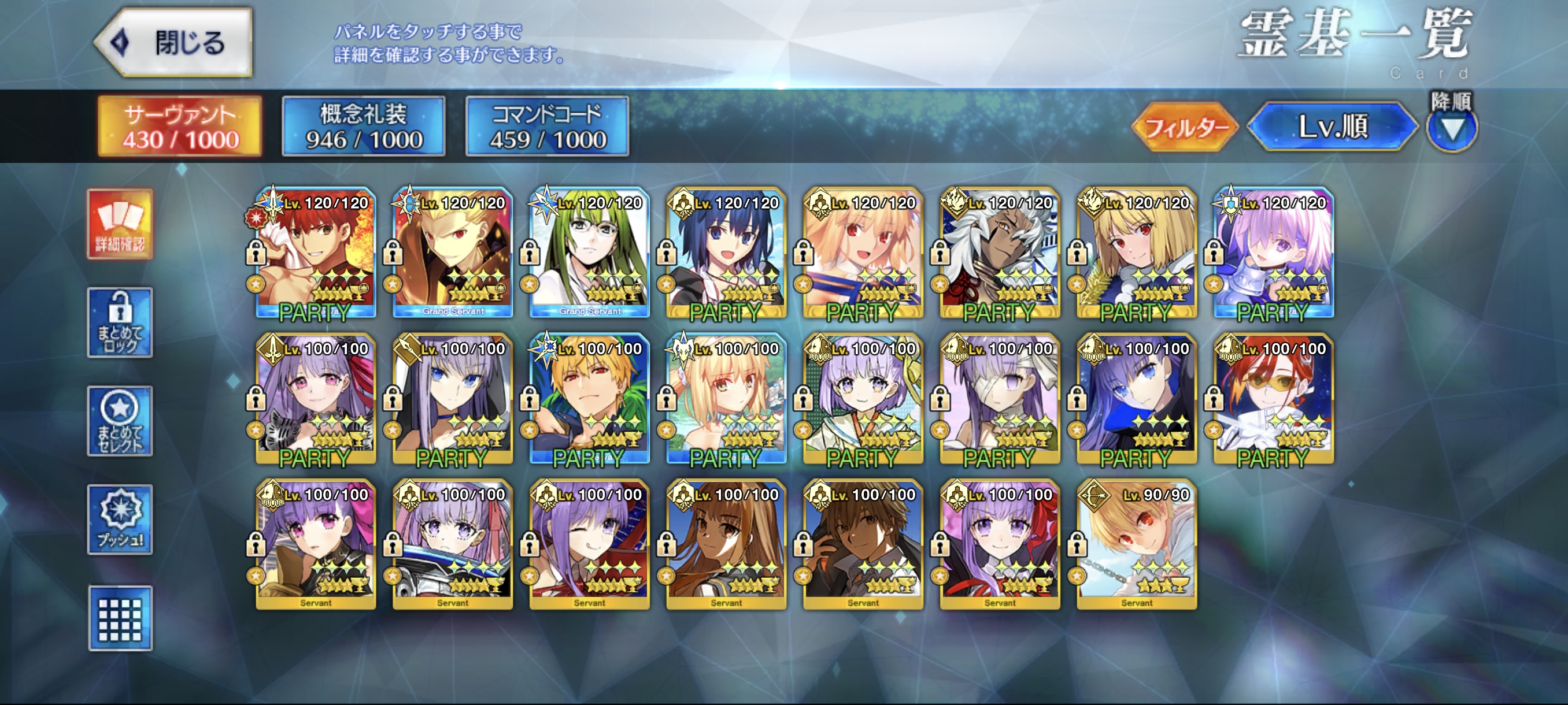Show the コマンドコード tab
Viewport: 1568px width, 705px height.
pyautogui.click(x=547, y=127)
